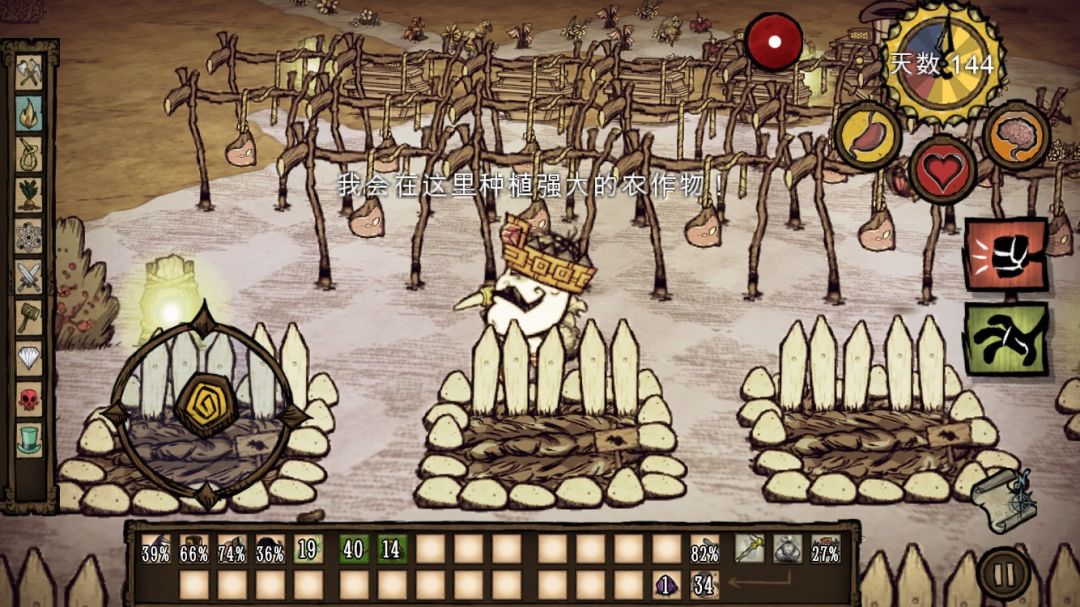Open the Tools crafting tab
Screen dimensions: 1080x607
pyautogui.click(x=29, y=72)
